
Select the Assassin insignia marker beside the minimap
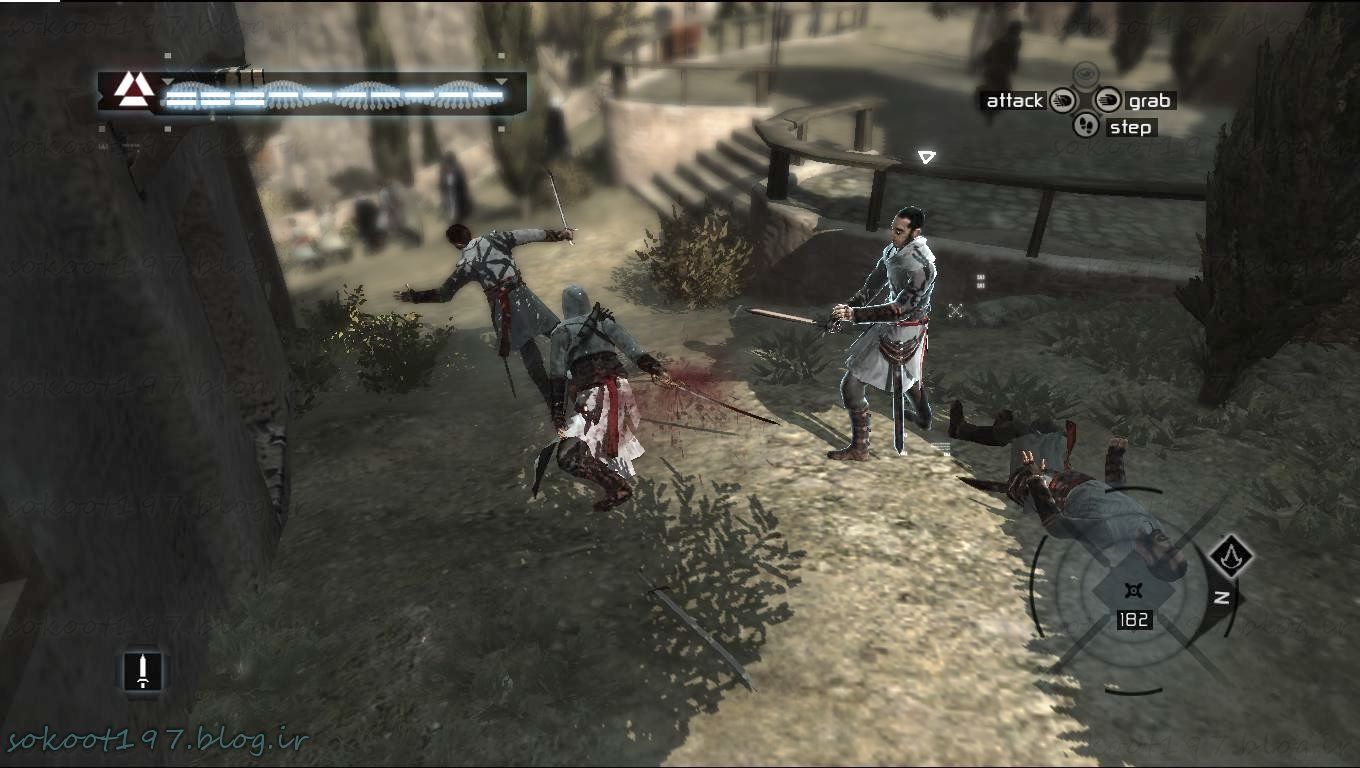point(1231,555)
